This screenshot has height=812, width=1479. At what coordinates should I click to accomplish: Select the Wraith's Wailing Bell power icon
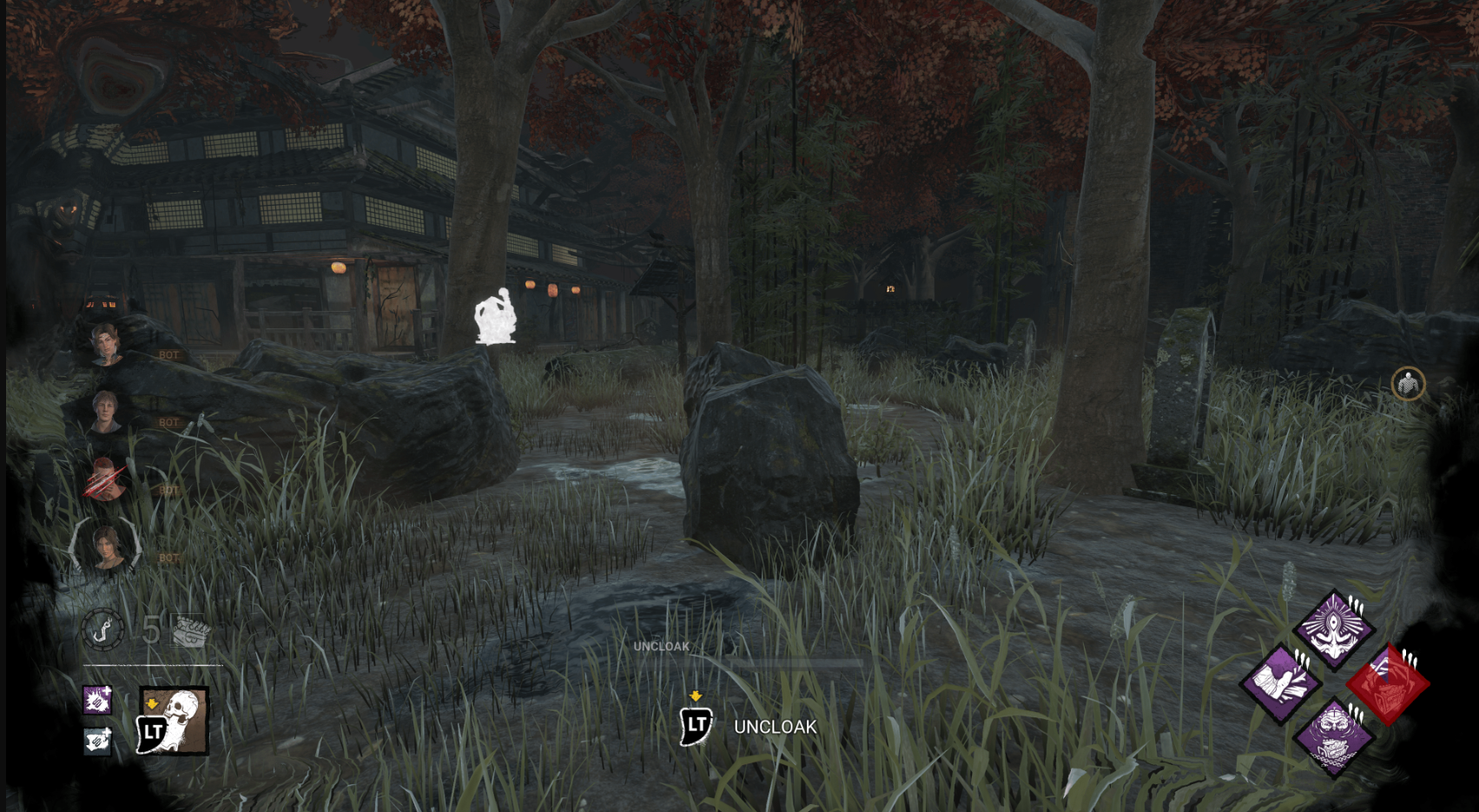(x=170, y=725)
